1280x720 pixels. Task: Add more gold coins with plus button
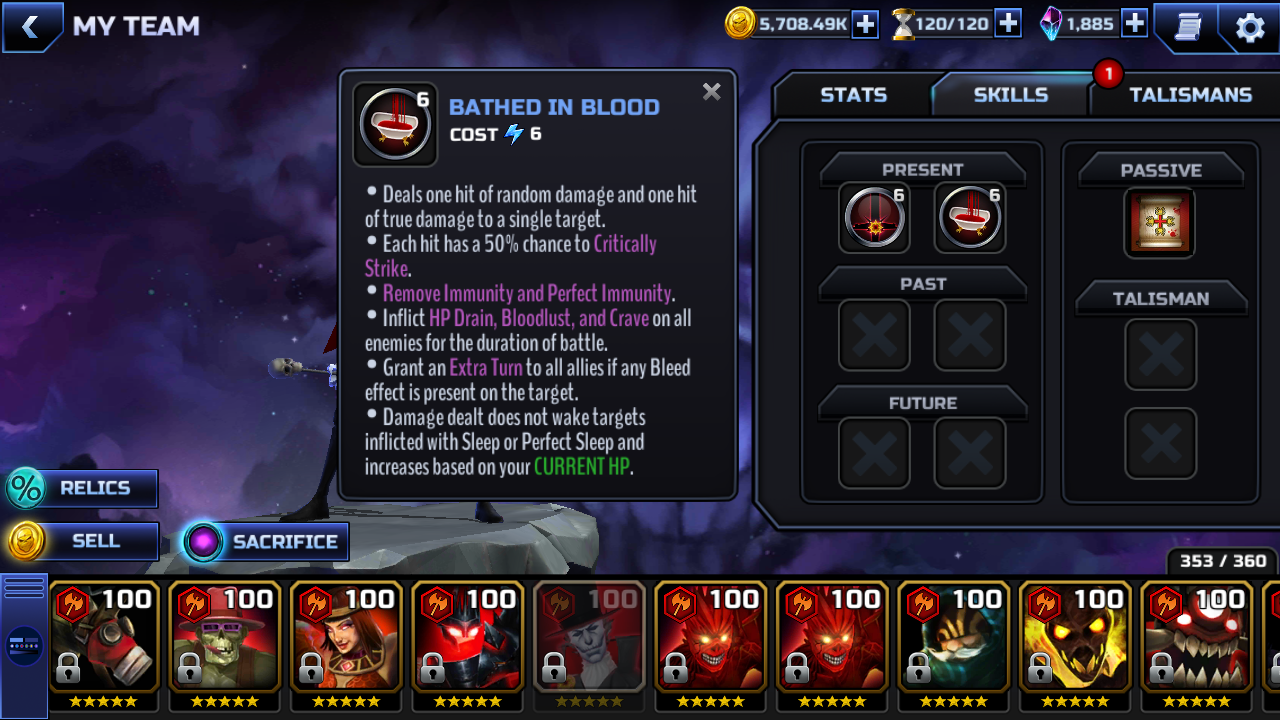coord(865,24)
